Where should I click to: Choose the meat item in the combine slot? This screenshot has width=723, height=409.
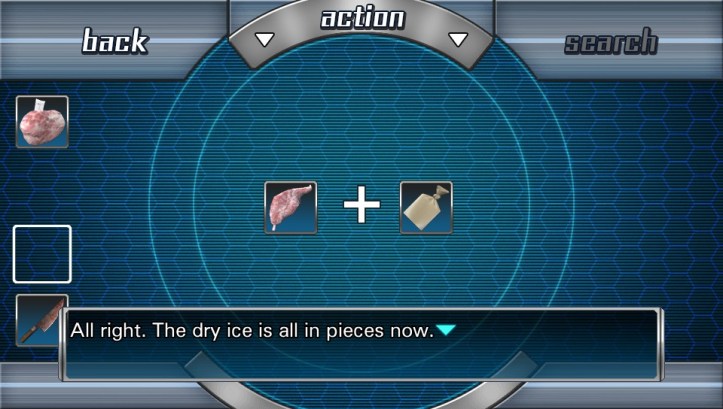pyautogui.click(x=290, y=207)
